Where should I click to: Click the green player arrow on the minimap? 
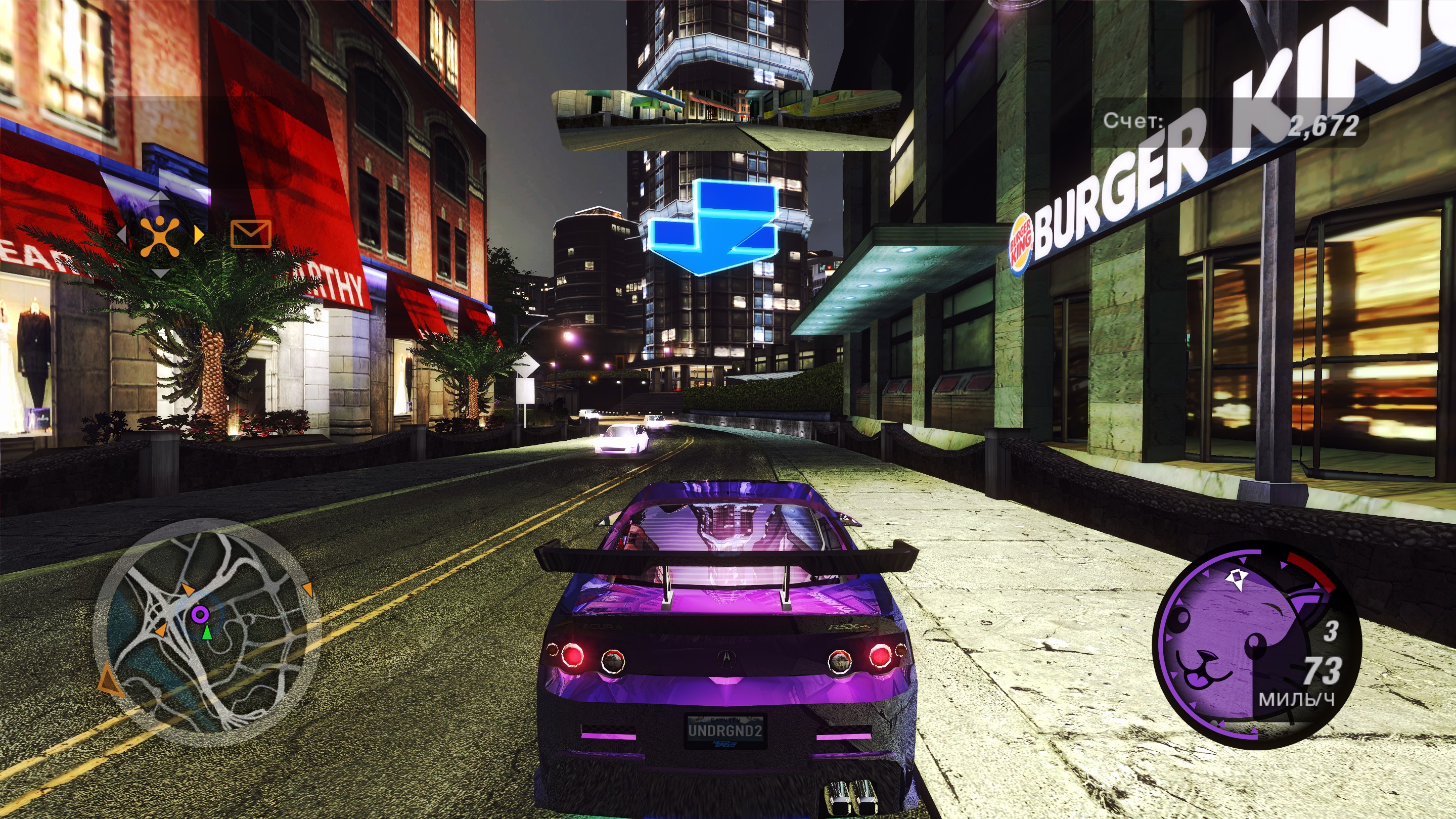pos(207,632)
